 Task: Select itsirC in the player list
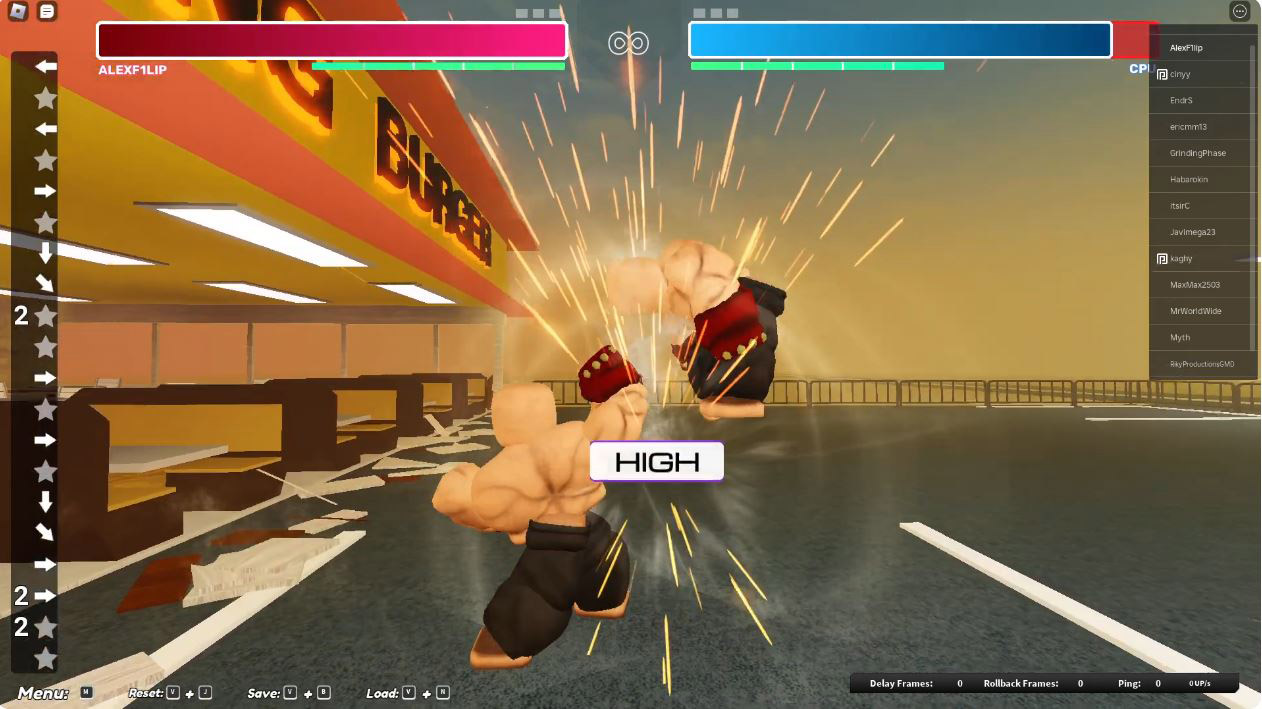pyautogui.click(x=1180, y=206)
